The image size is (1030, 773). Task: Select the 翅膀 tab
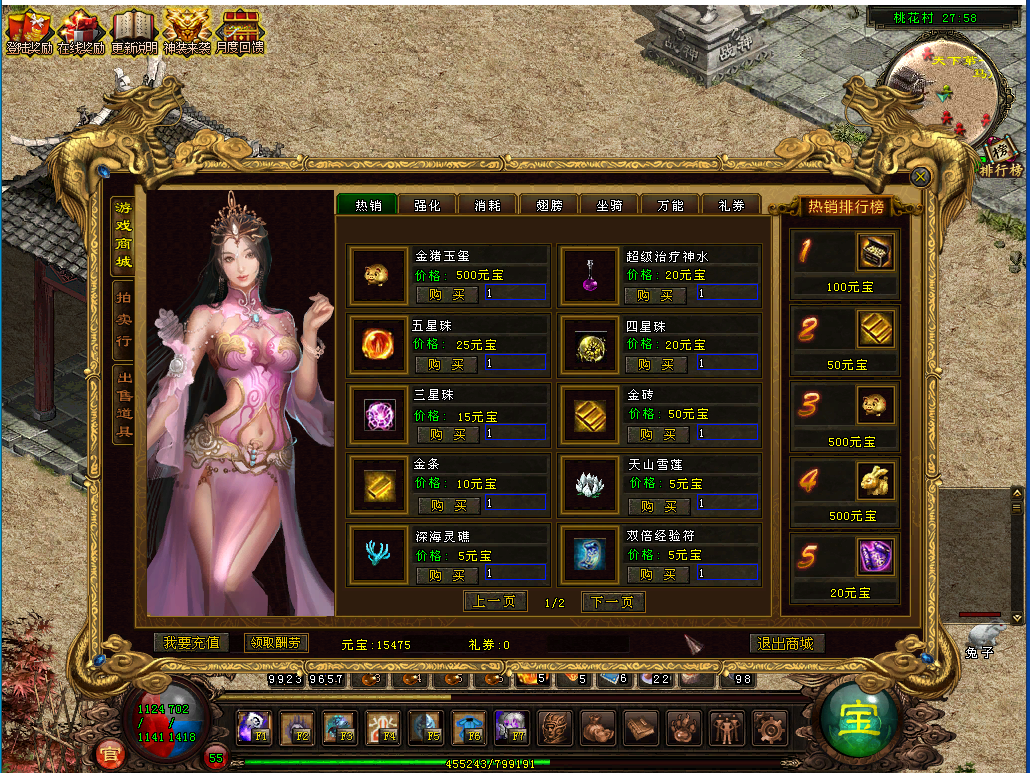click(x=549, y=205)
